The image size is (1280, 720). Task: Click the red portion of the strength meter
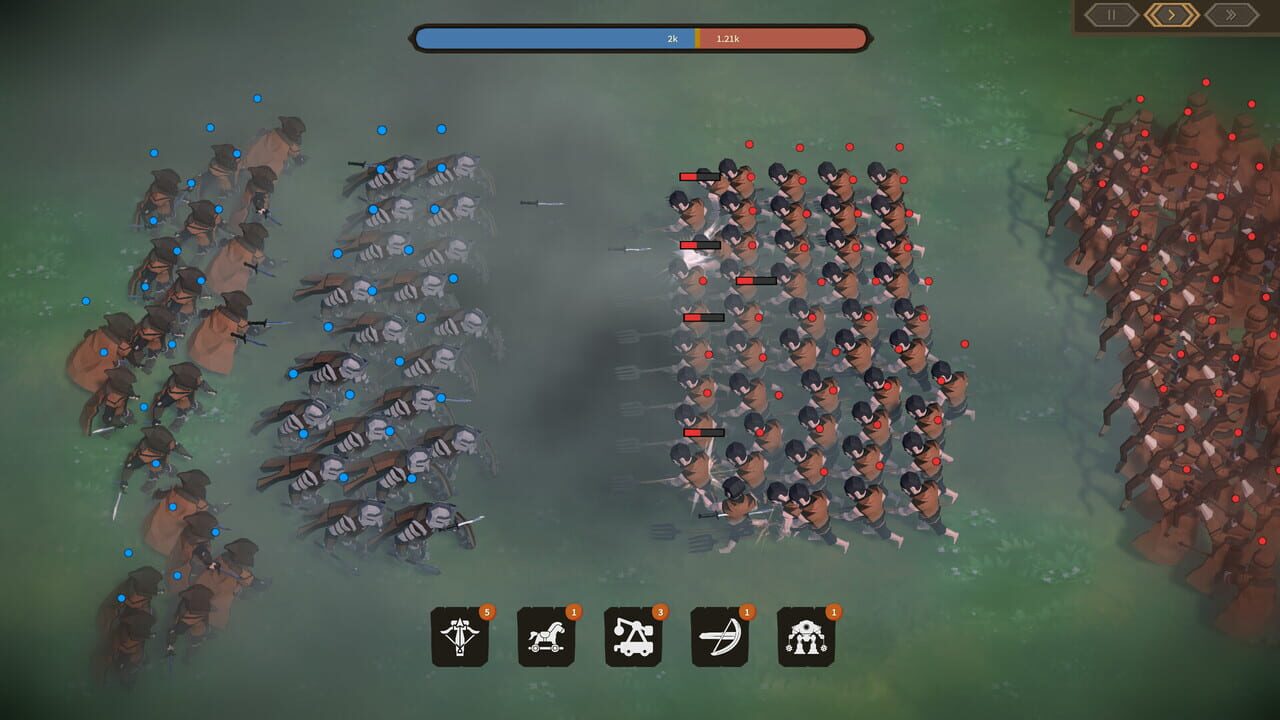[790, 40]
